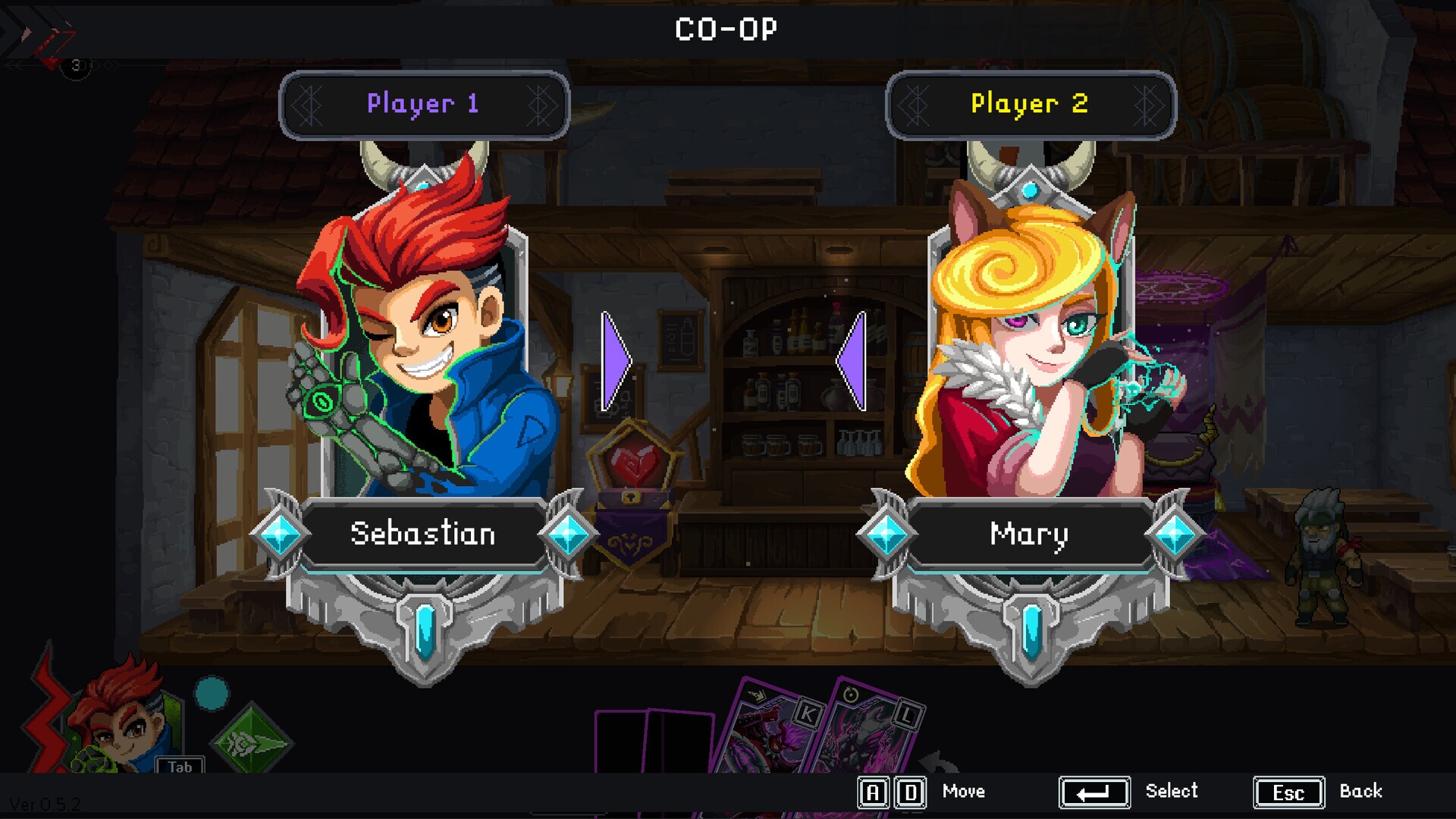Select the Sebastian name banner
The width and height of the screenshot is (1456, 819).
coord(423,533)
